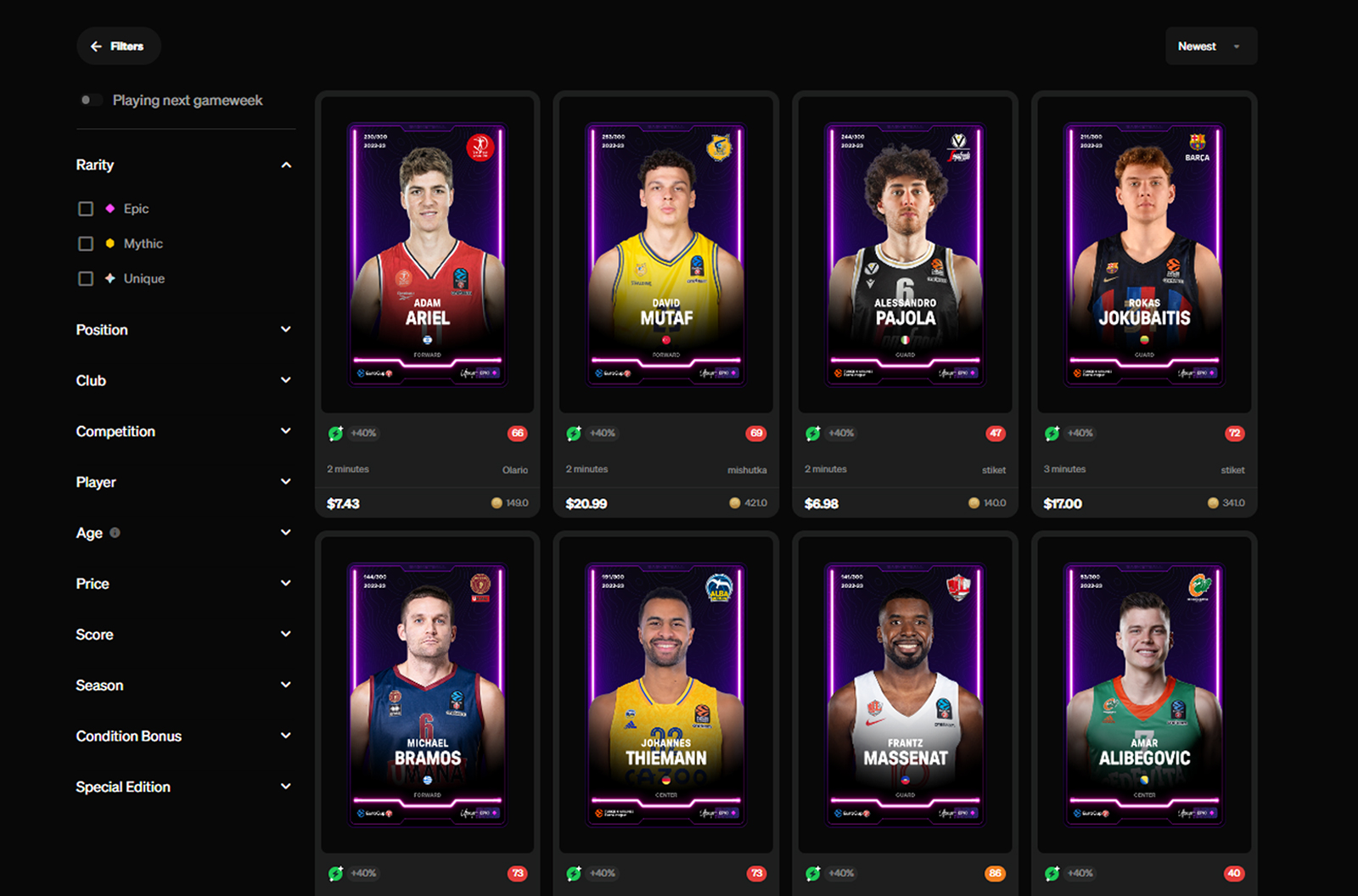Image resolution: width=1358 pixels, height=896 pixels.
Task: Open the Special Edition filter
Action: click(x=286, y=787)
